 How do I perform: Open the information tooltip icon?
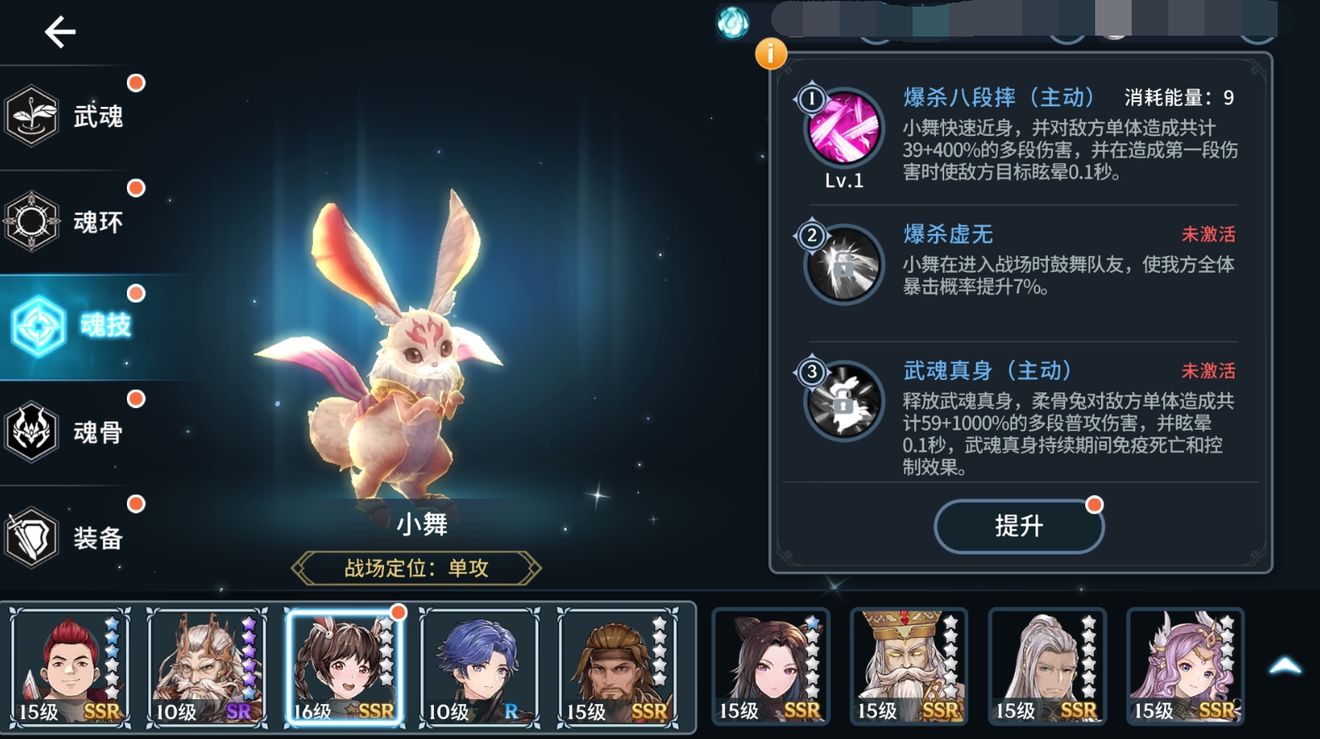pyautogui.click(x=770, y=54)
